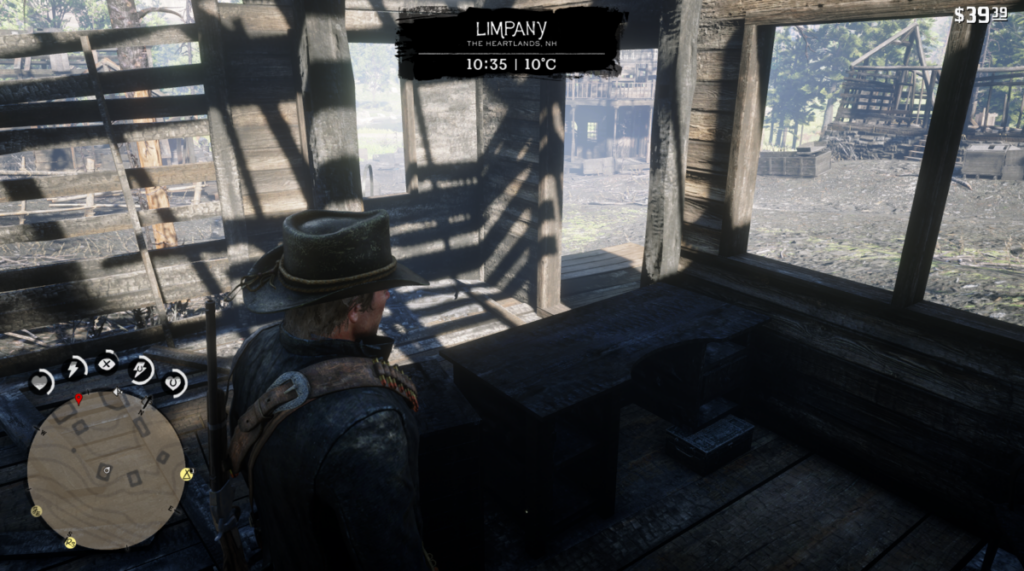Image resolution: width=1024 pixels, height=571 pixels.
Task: Select the Dead Eye core icon
Action: 107,363
